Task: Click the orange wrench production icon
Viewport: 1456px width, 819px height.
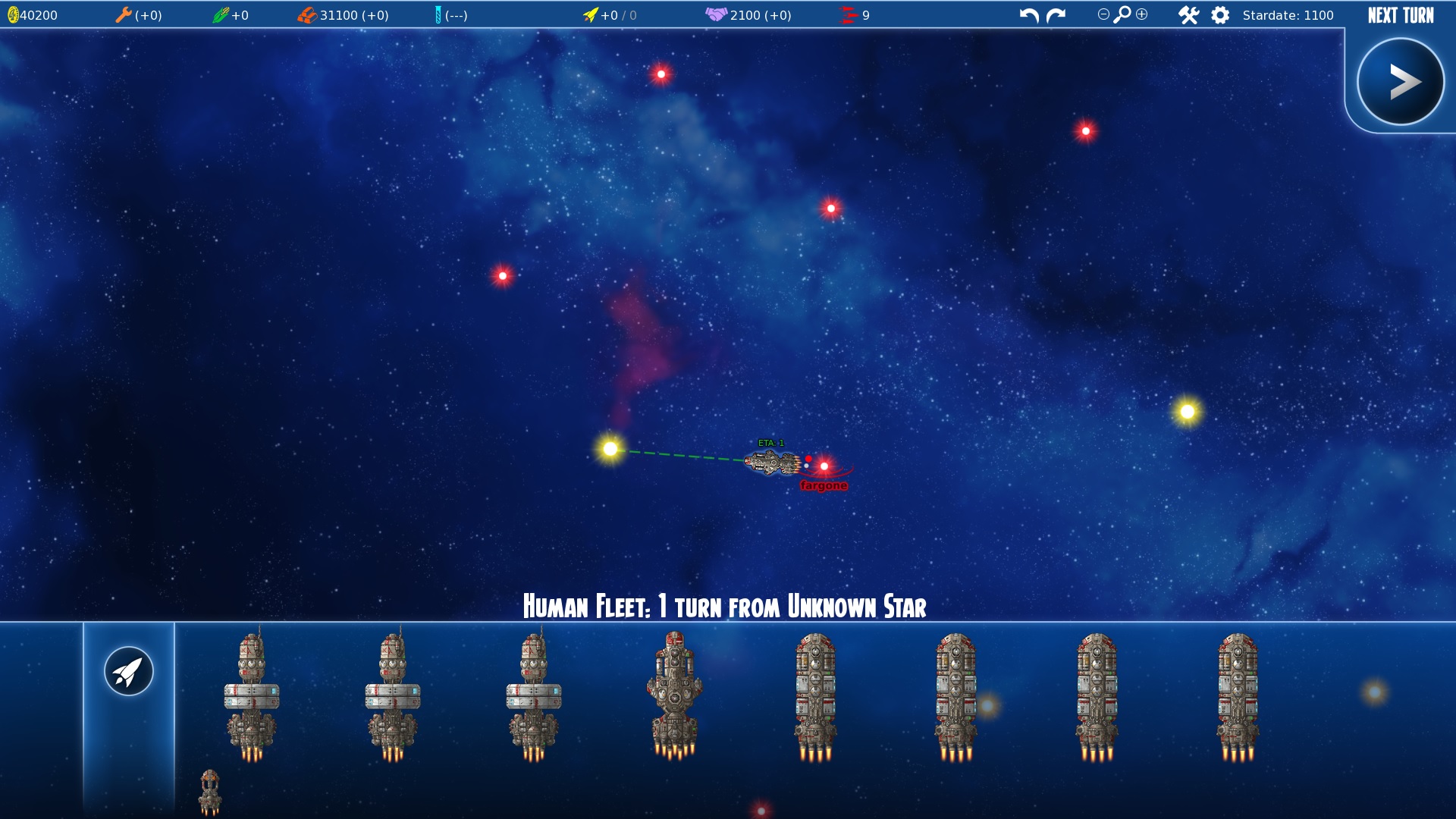Action: pyautogui.click(x=123, y=15)
